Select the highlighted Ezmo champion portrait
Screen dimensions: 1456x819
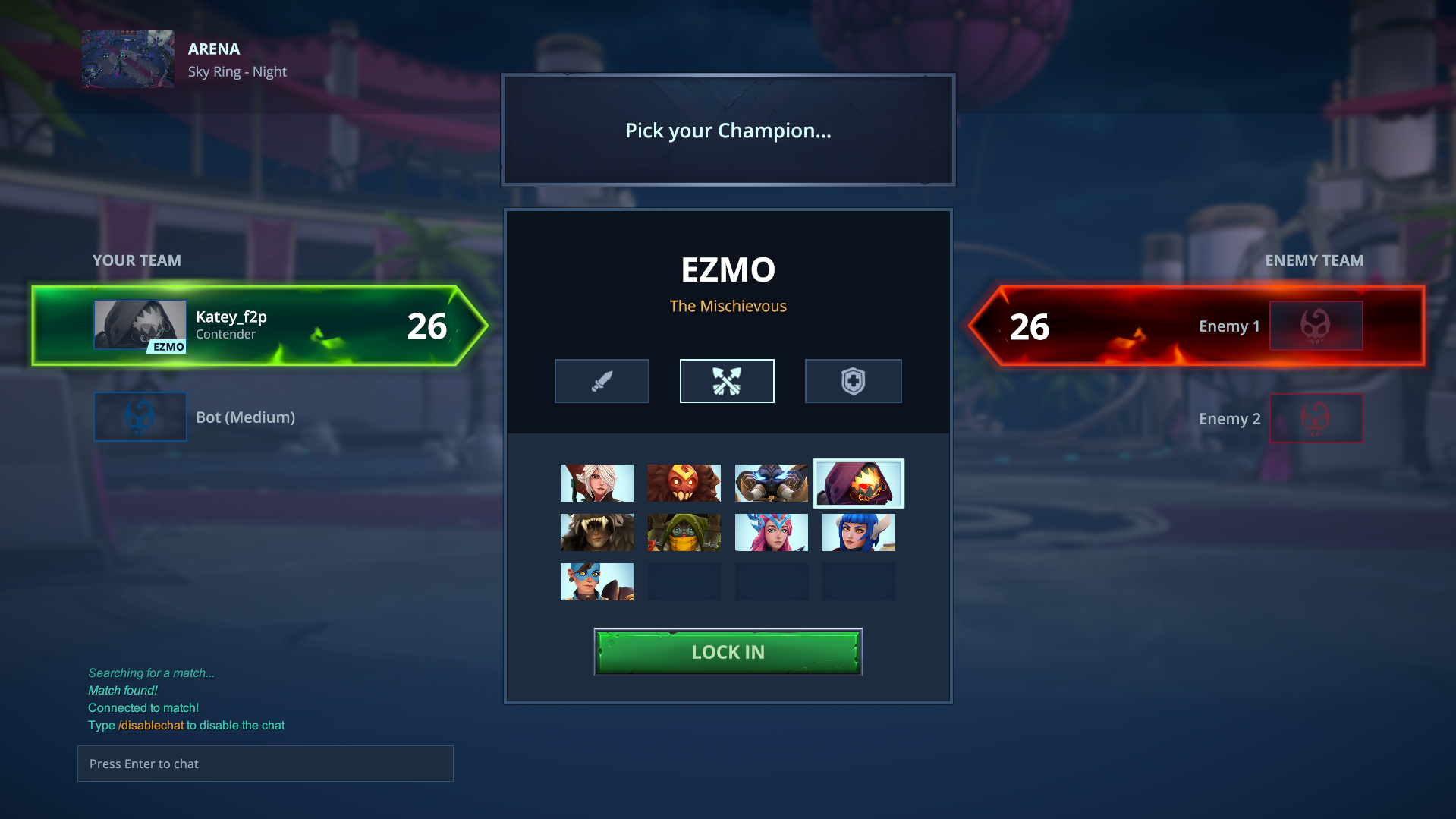(x=858, y=483)
